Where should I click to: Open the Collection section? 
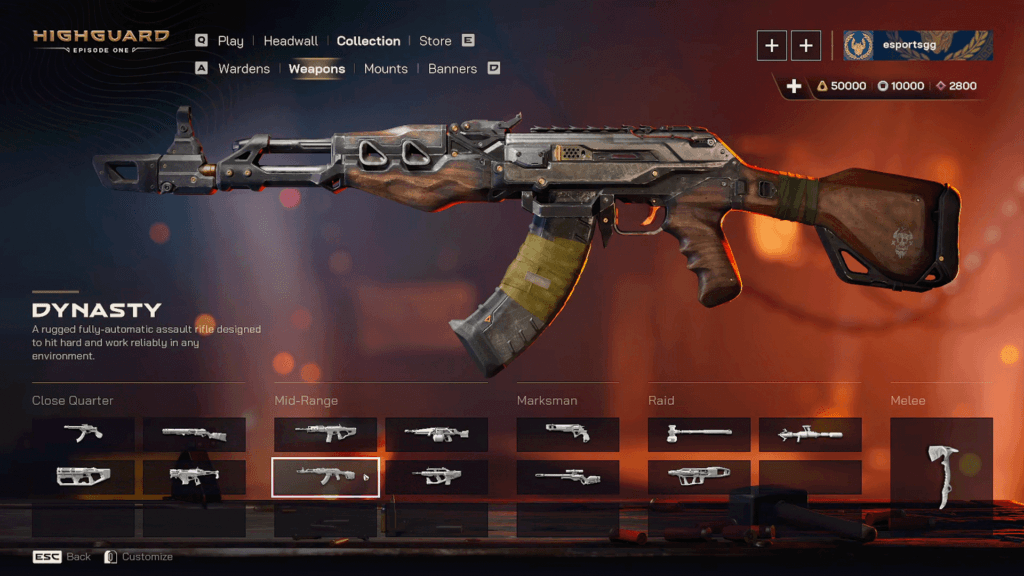click(x=368, y=41)
